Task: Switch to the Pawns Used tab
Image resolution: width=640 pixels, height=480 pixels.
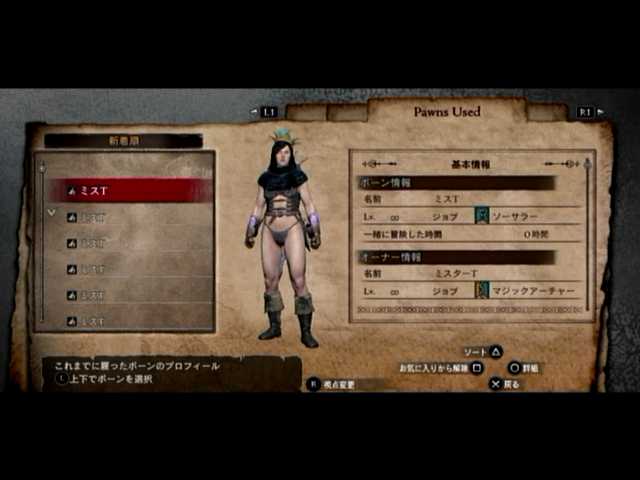Action: (x=447, y=112)
